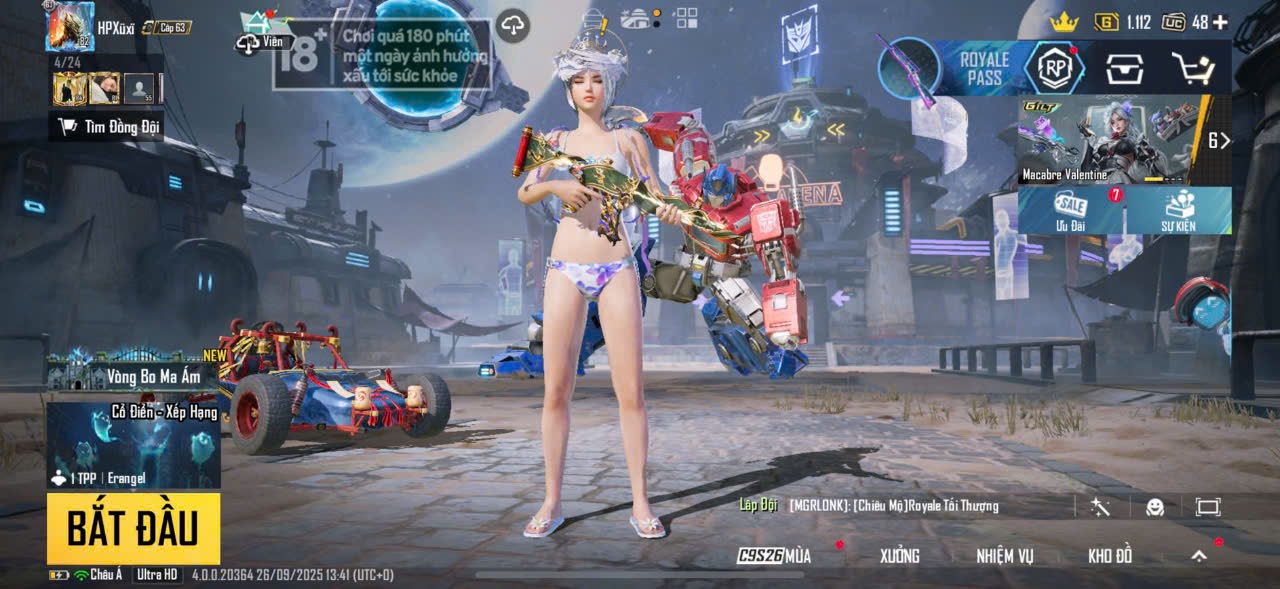
Task: Open the Ưu Đãi sale offers
Action: coord(1072,210)
